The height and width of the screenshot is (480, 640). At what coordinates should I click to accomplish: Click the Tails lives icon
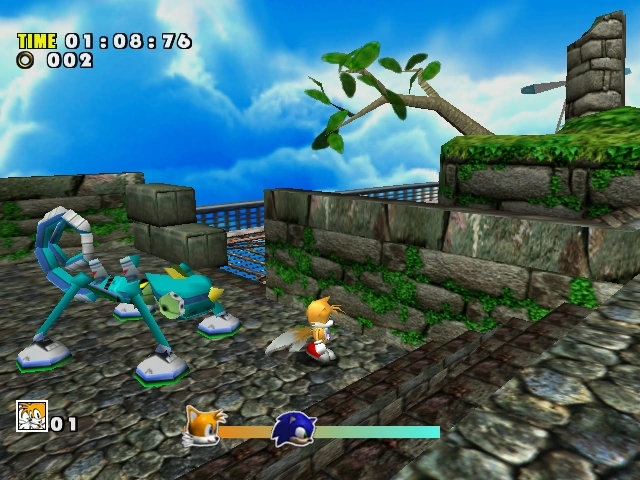click(x=31, y=415)
